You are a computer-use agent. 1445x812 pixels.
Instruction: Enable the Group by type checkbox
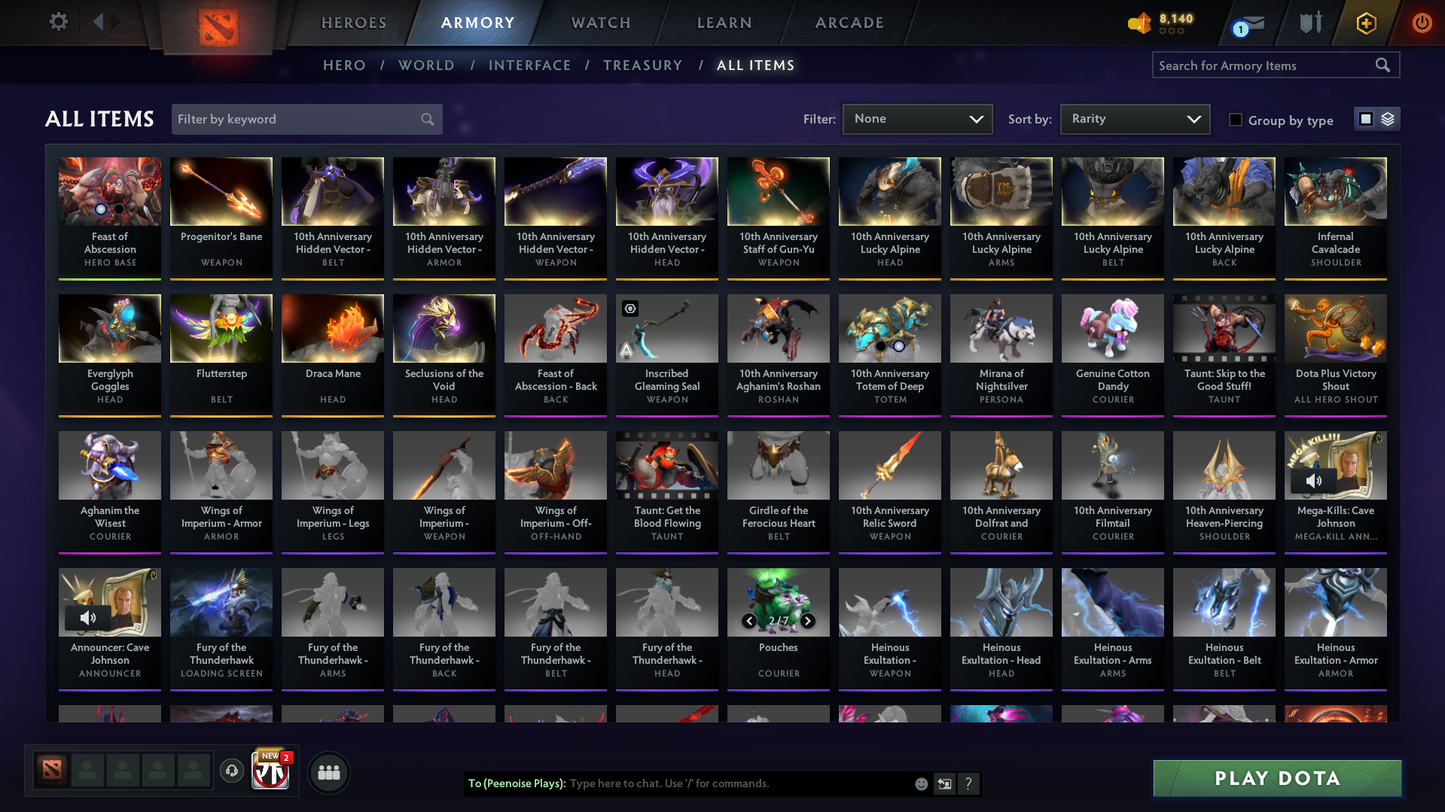coord(1236,120)
